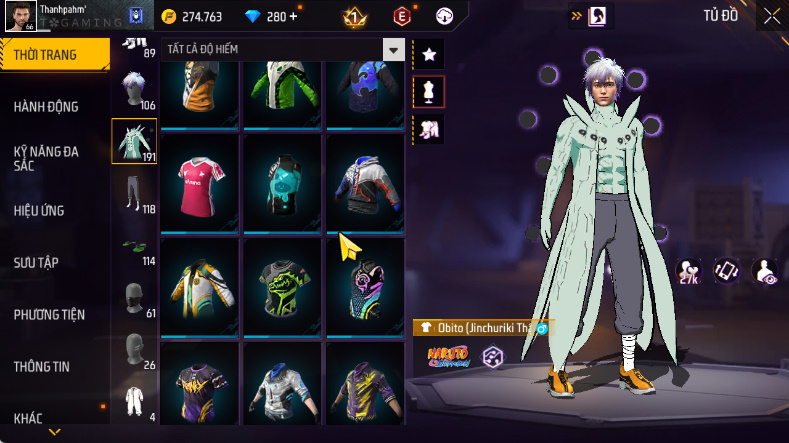Go to Sưu Tập section
This screenshot has height=443, width=789.
pos(36,262)
